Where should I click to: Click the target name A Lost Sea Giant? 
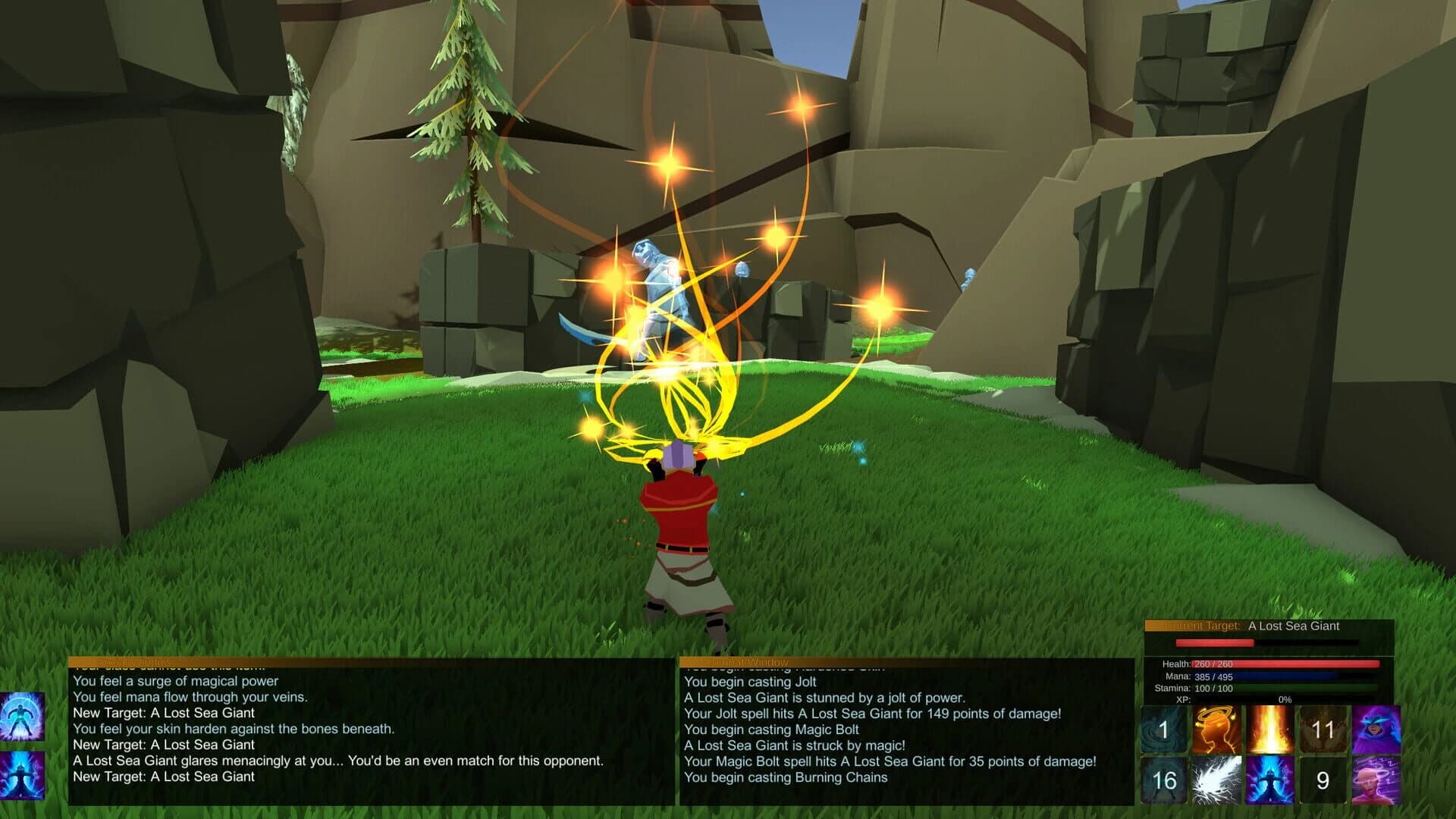click(x=1294, y=626)
